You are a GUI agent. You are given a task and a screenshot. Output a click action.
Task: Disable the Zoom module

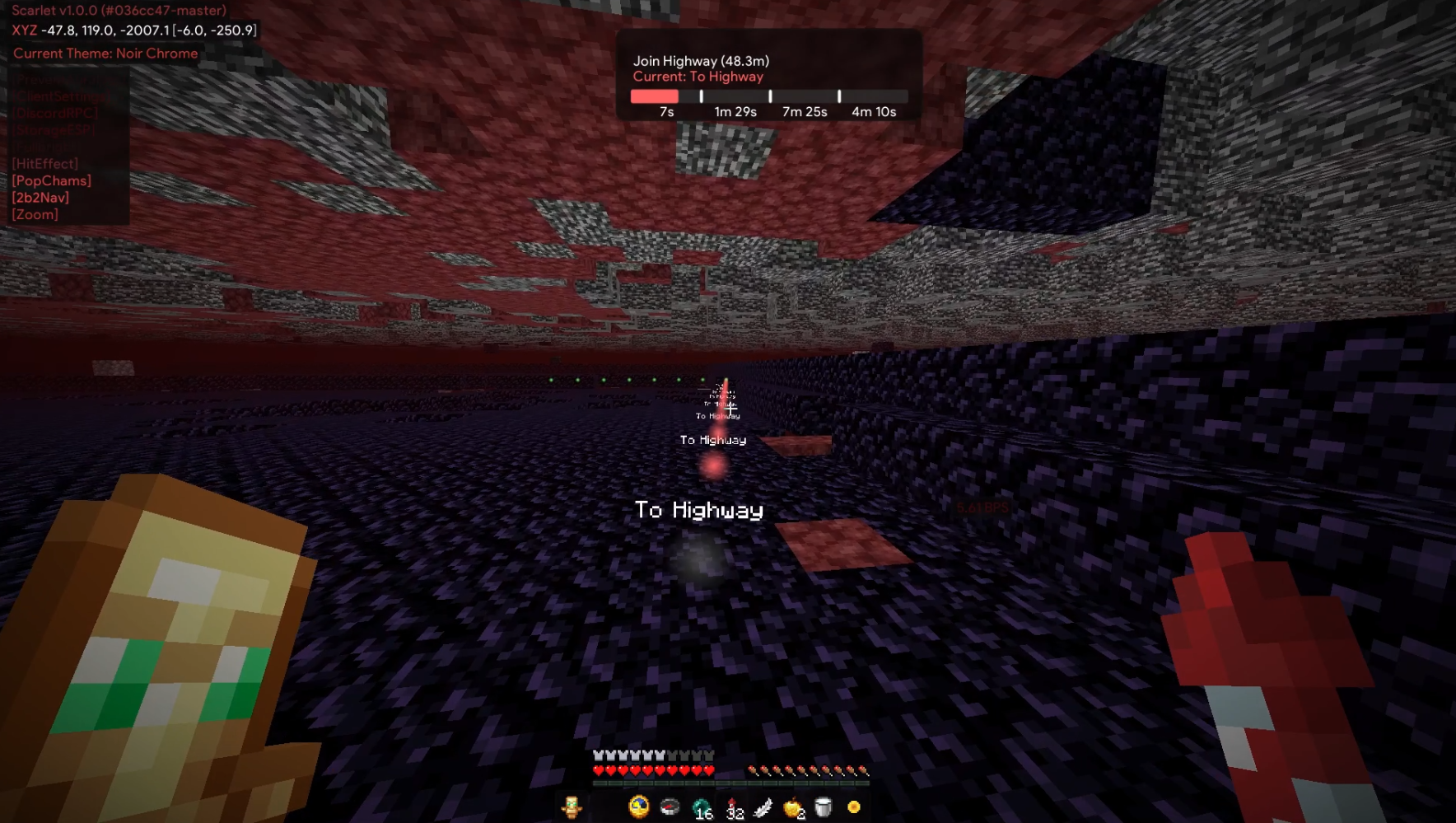tap(35, 214)
